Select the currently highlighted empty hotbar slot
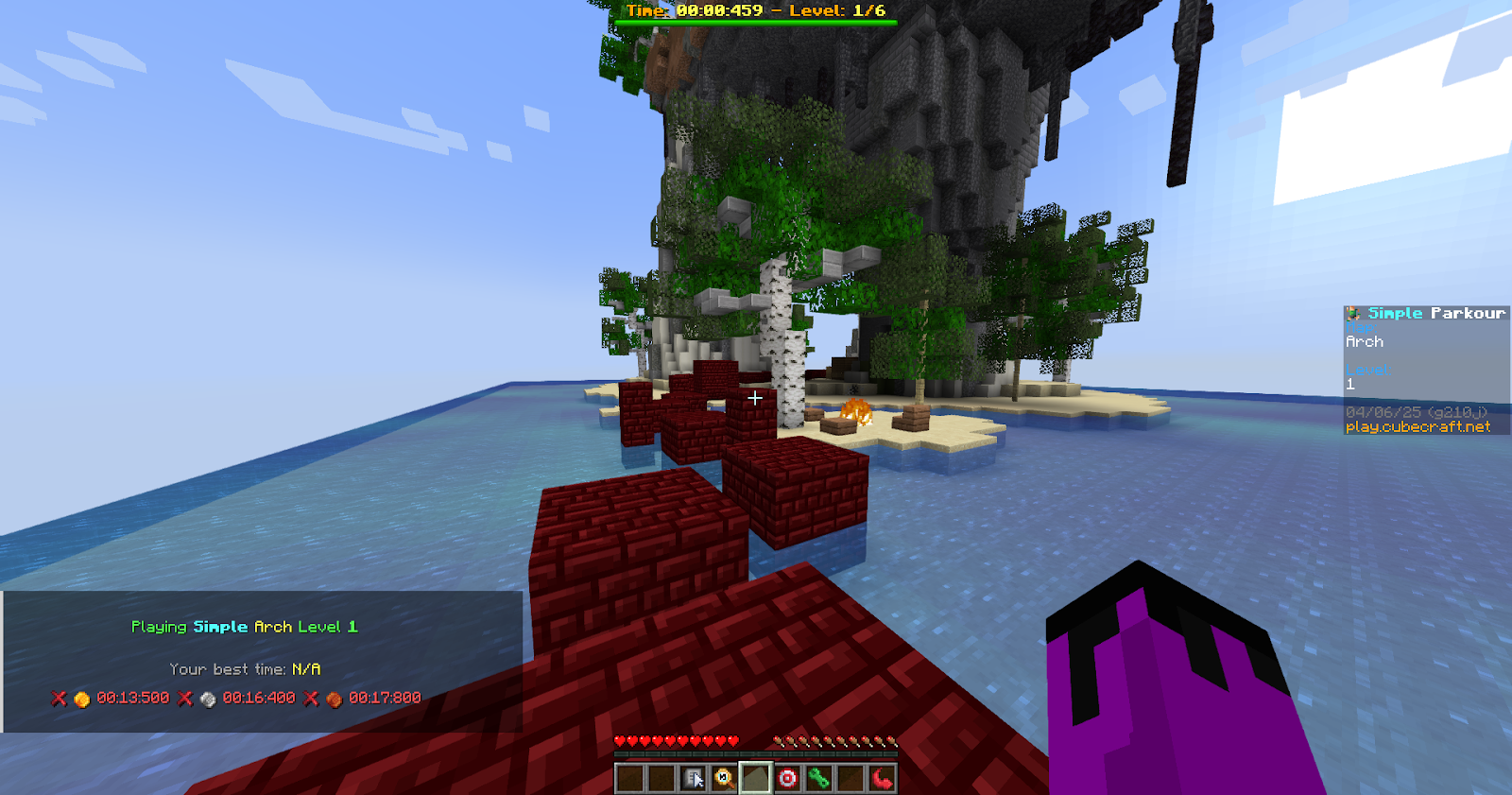This screenshot has width=1512, height=795. (x=756, y=778)
